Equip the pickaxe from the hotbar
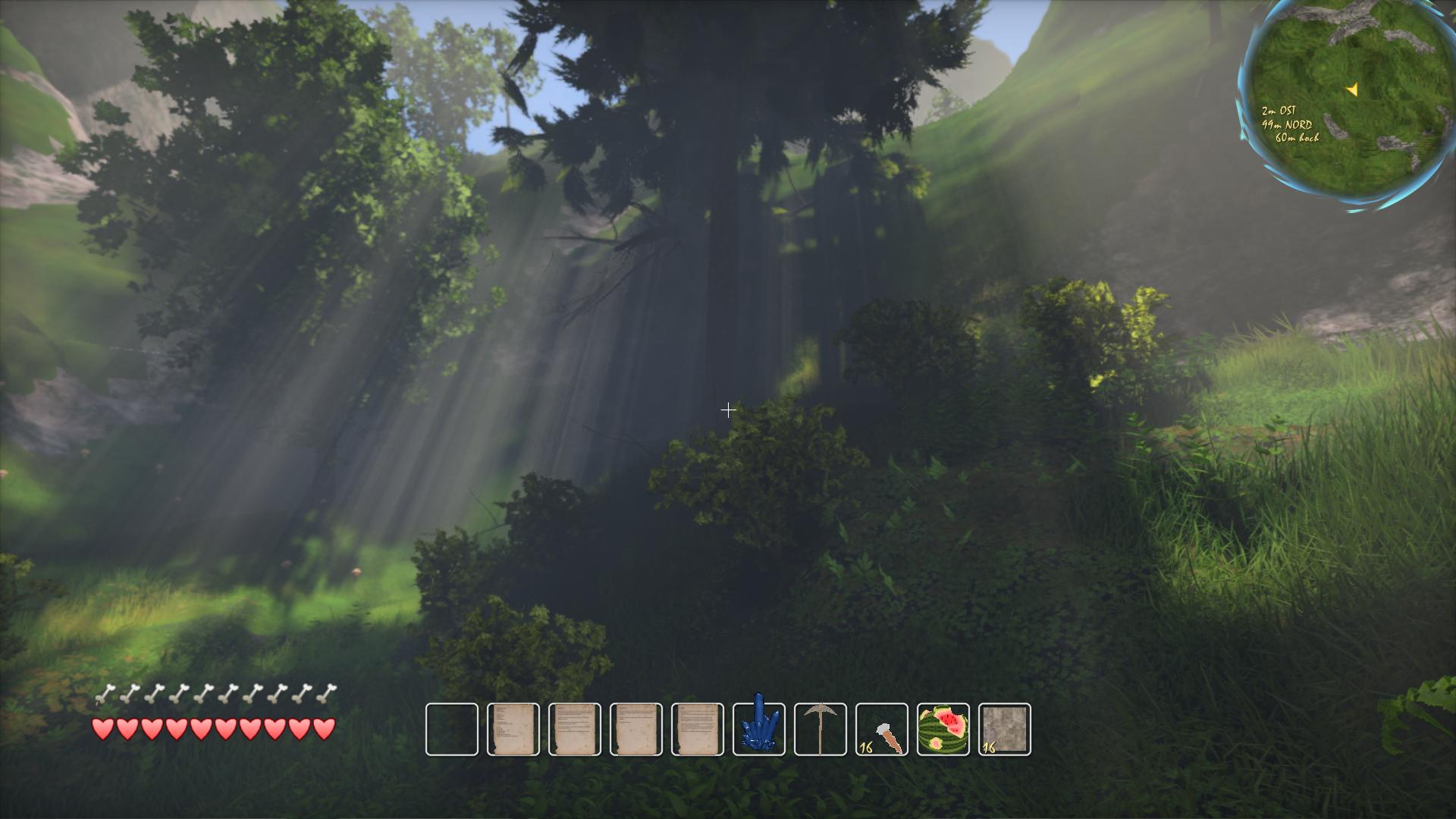Screen dimensions: 1456x819 click(x=821, y=729)
